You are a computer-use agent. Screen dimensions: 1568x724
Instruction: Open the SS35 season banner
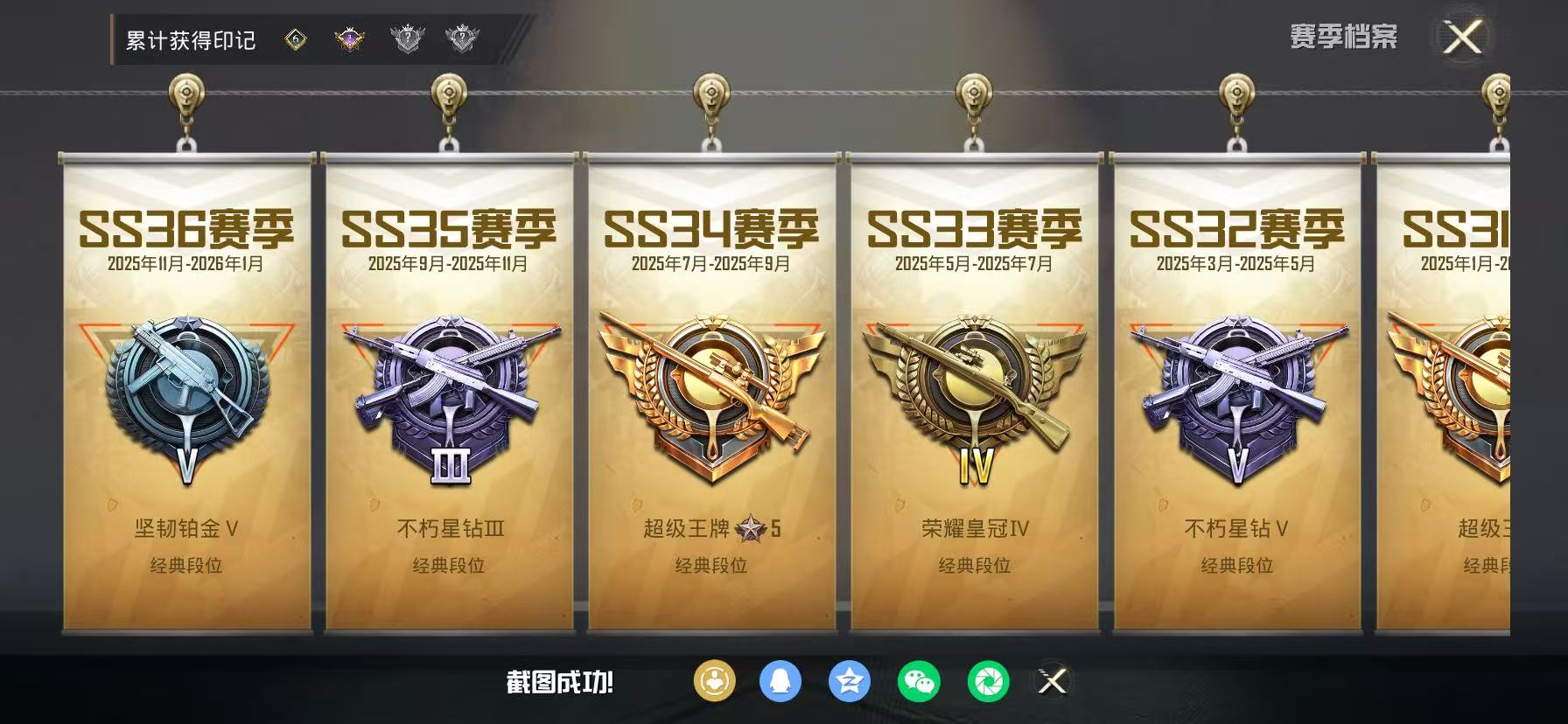[449, 393]
